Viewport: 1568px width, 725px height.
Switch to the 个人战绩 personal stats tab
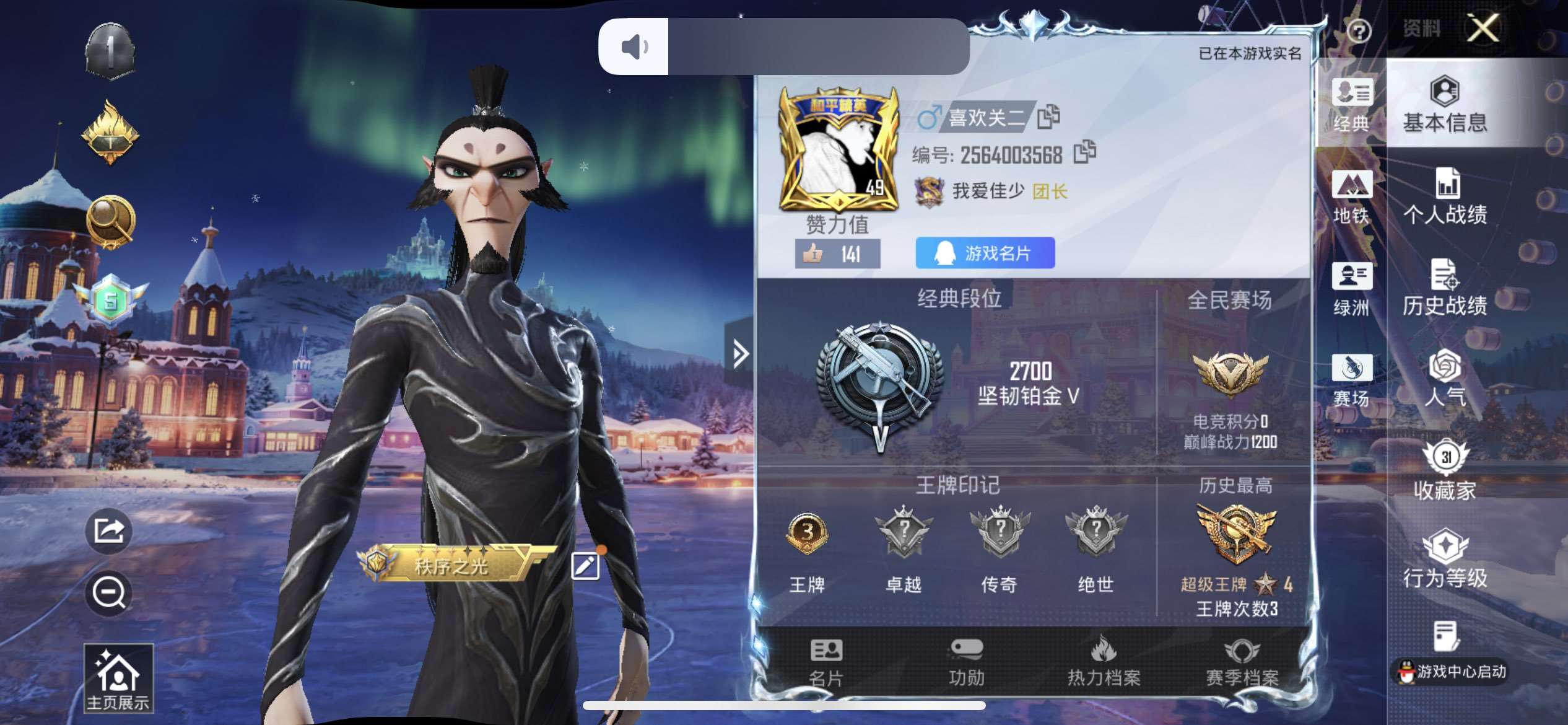click(1445, 196)
